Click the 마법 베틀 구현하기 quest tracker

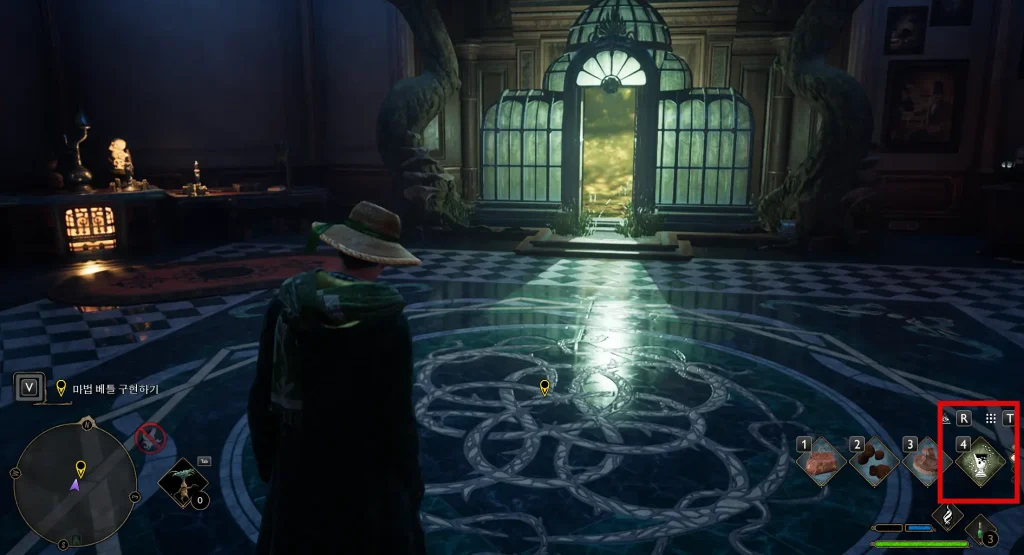(114, 388)
